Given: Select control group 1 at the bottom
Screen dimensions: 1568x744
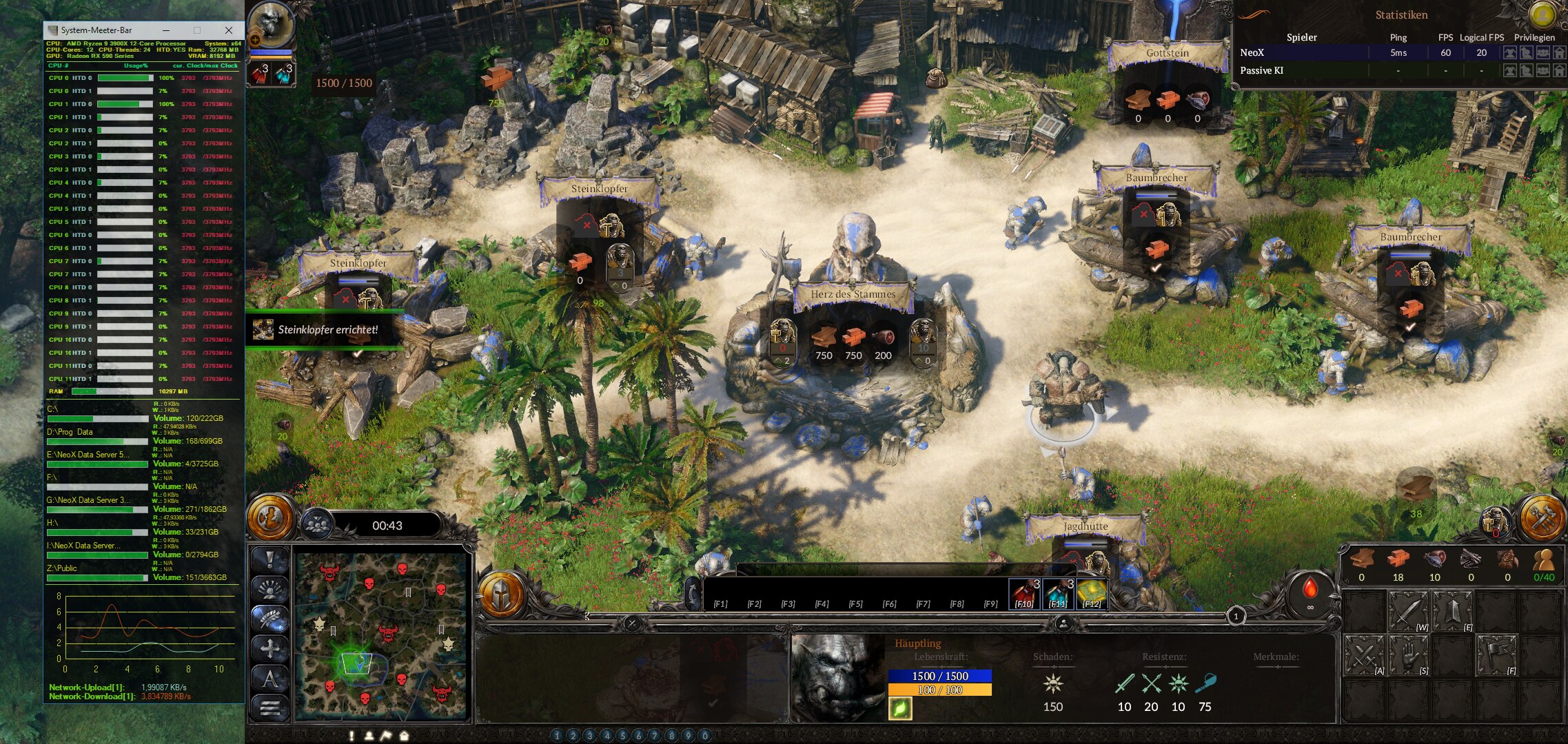Looking at the screenshot, I should [557, 736].
